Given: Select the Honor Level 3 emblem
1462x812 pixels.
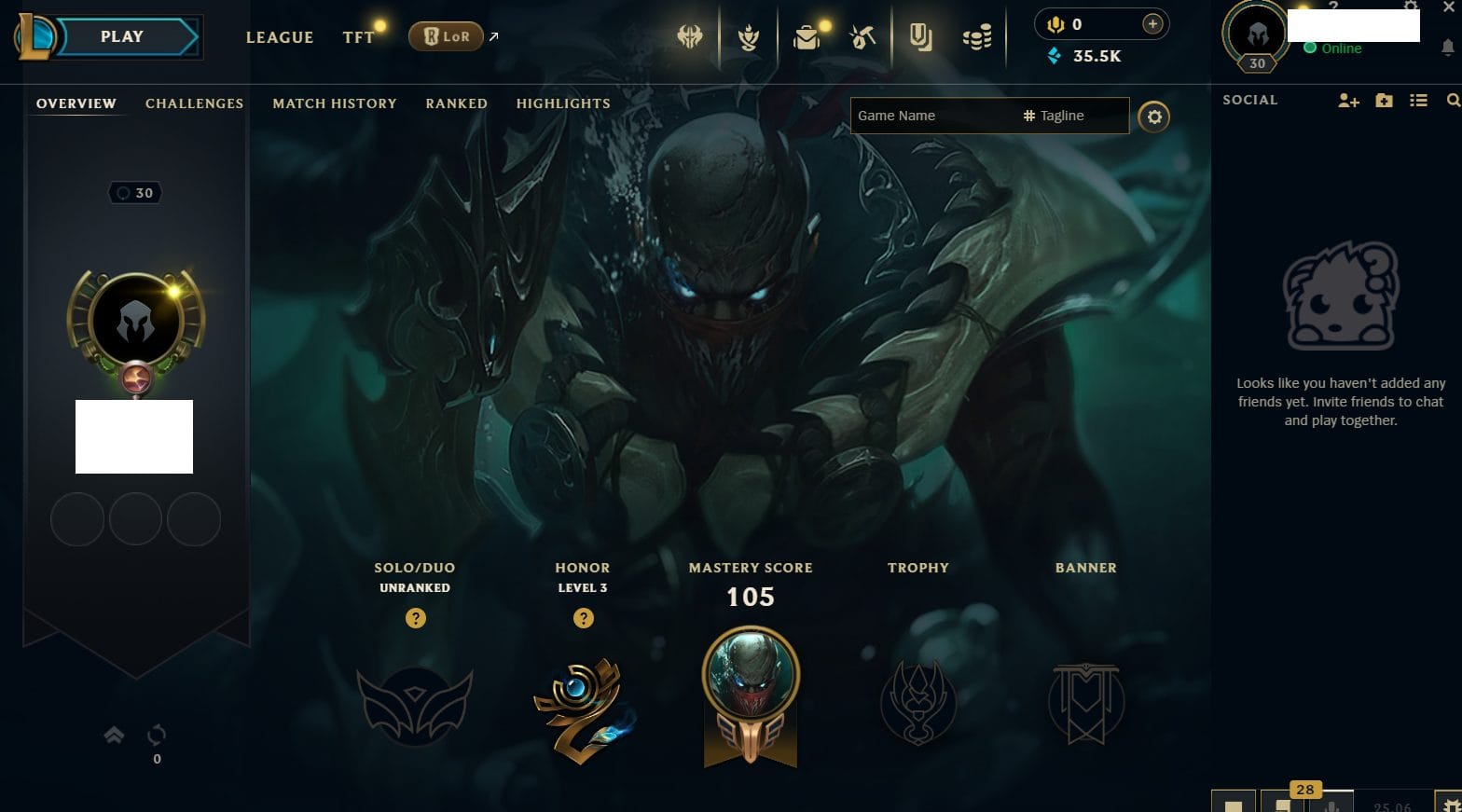Looking at the screenshot, I should tap(583, 710).
